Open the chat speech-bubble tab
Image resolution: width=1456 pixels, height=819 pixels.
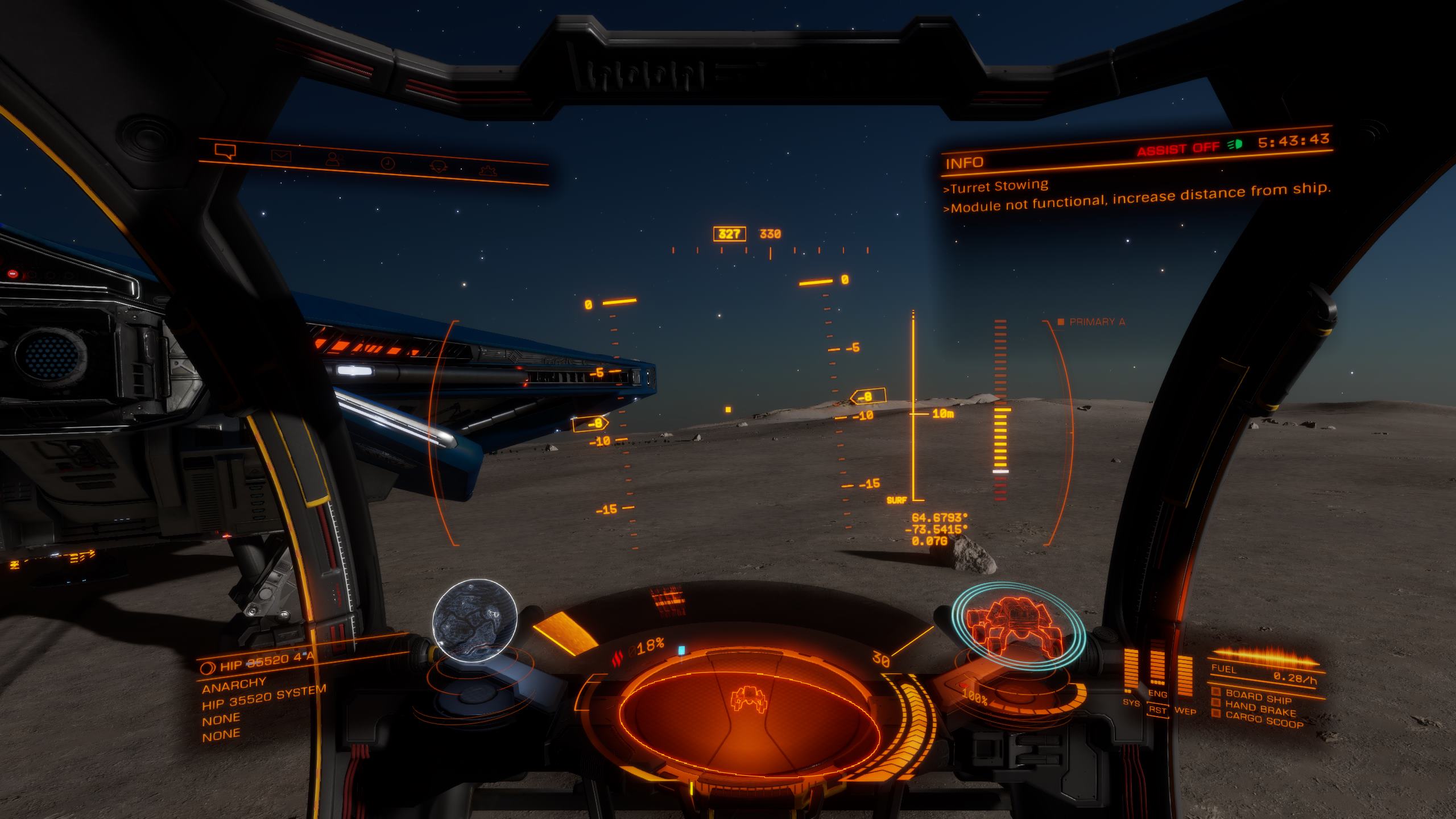coord(225,151)
